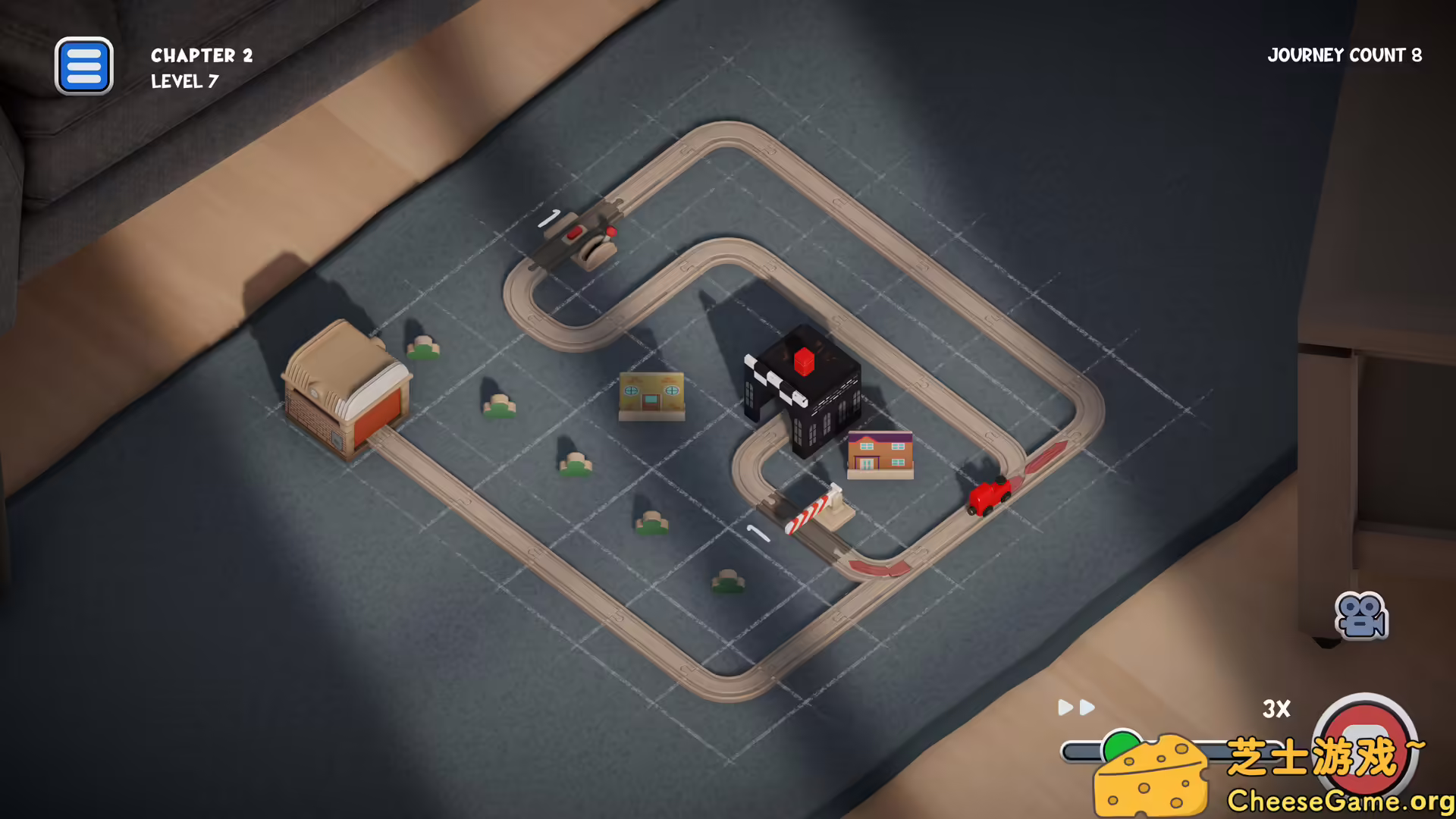
Task: Click the 3X speed indicator
Action: (x=1276, y=709)
